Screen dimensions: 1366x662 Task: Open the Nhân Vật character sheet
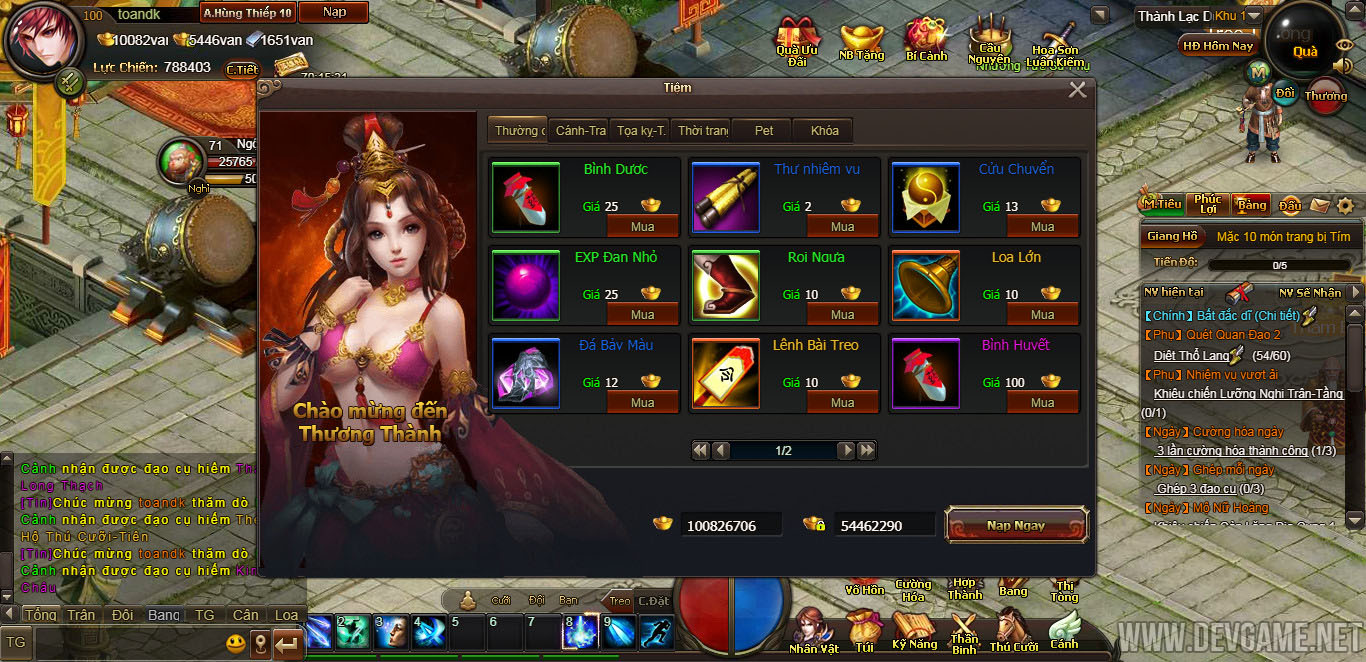click(814, 632)
